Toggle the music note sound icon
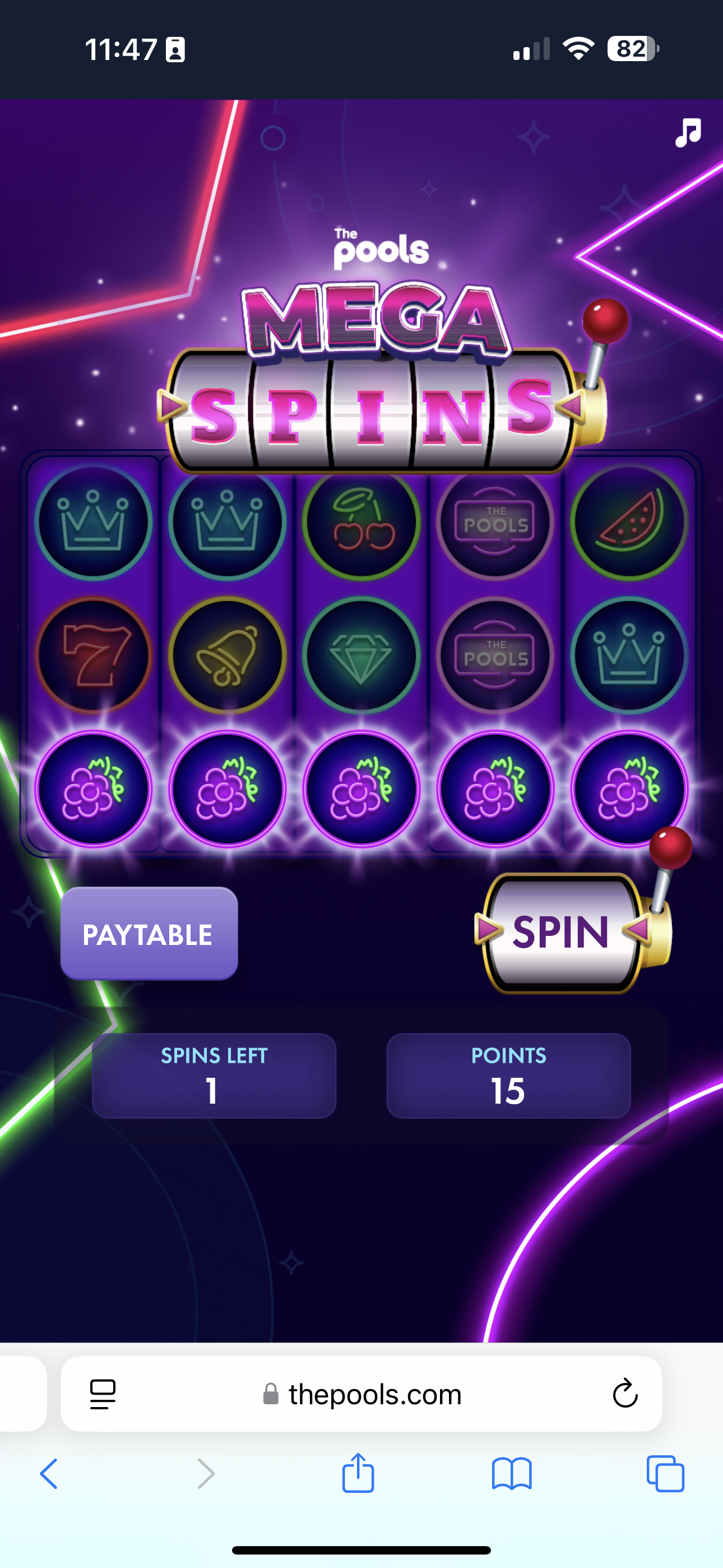 click(x=688, y=133)
